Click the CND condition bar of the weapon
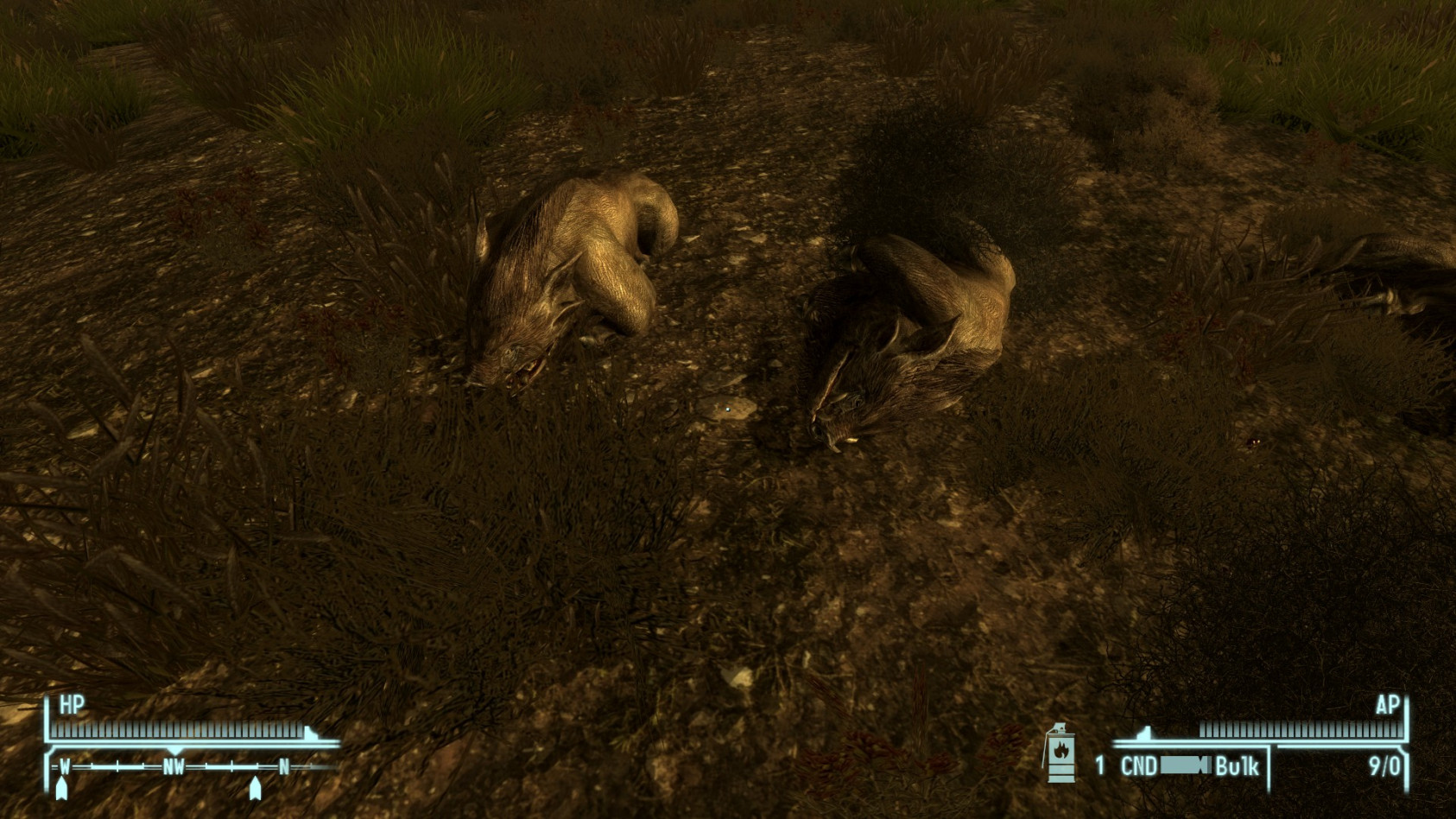 1185,763
